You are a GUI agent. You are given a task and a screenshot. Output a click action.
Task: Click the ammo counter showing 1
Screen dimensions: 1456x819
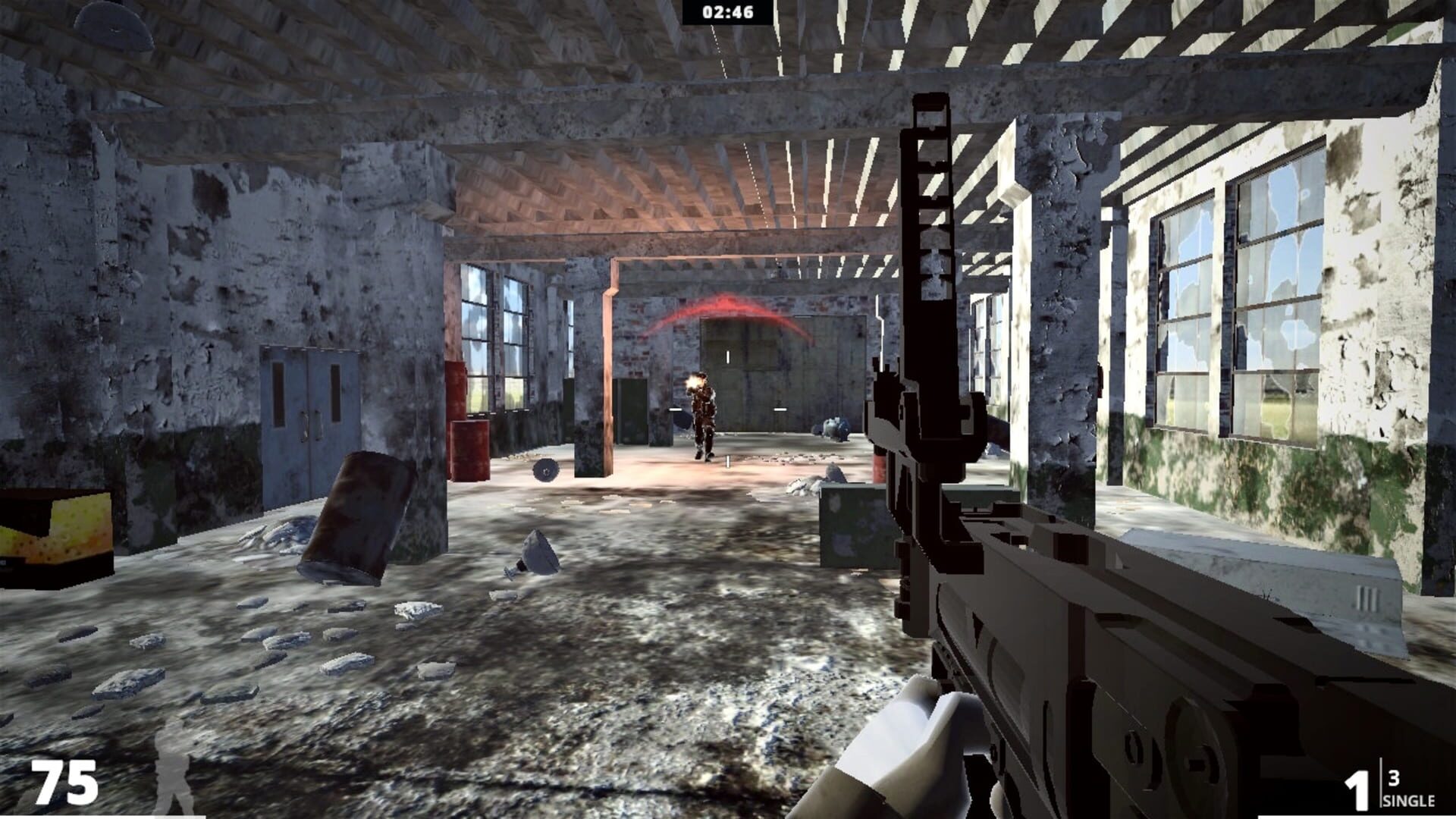click(x=1358, y=789)
